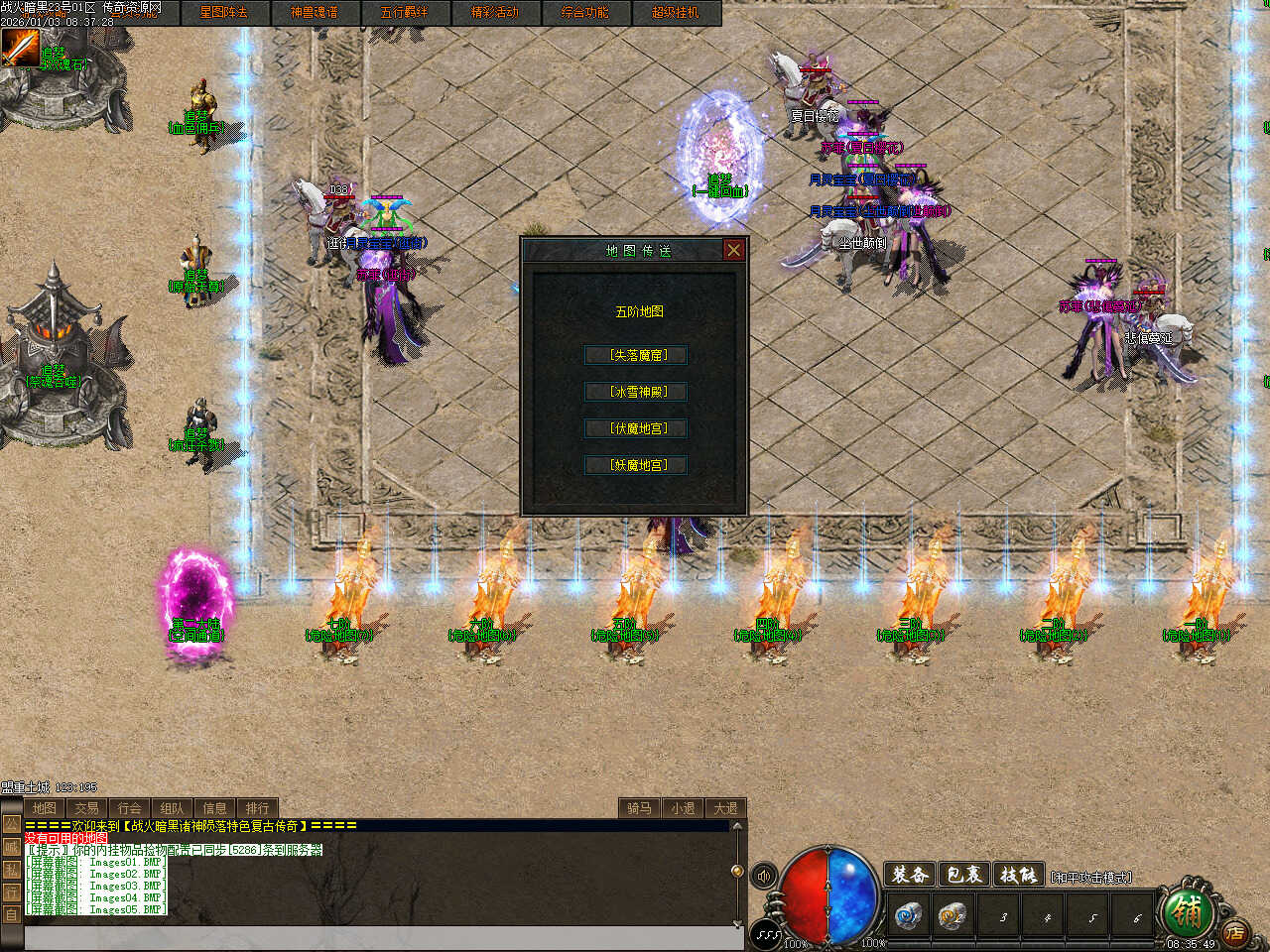Use the orange swirl stone in hotbar slot 2

[952, 915]
